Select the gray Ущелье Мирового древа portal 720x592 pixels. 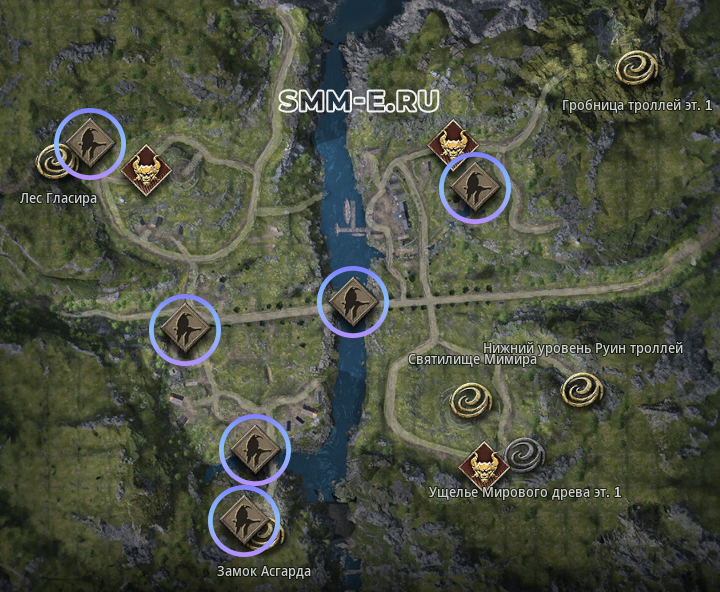[x=522, y=456]
